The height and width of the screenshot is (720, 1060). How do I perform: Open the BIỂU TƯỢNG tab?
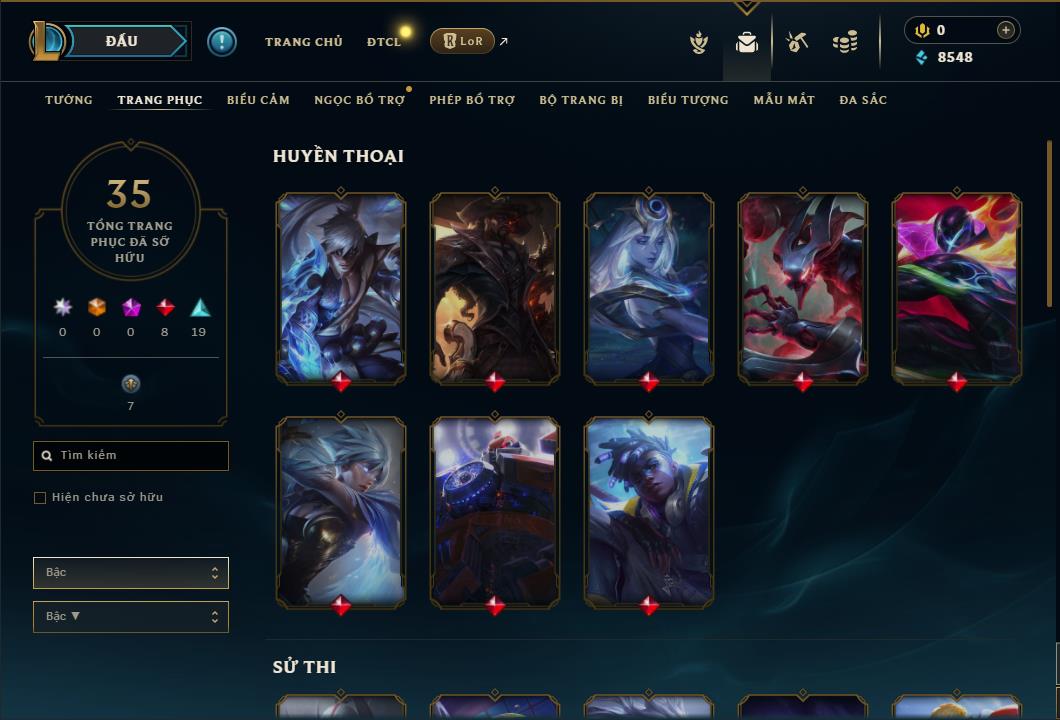pos(688,100)
